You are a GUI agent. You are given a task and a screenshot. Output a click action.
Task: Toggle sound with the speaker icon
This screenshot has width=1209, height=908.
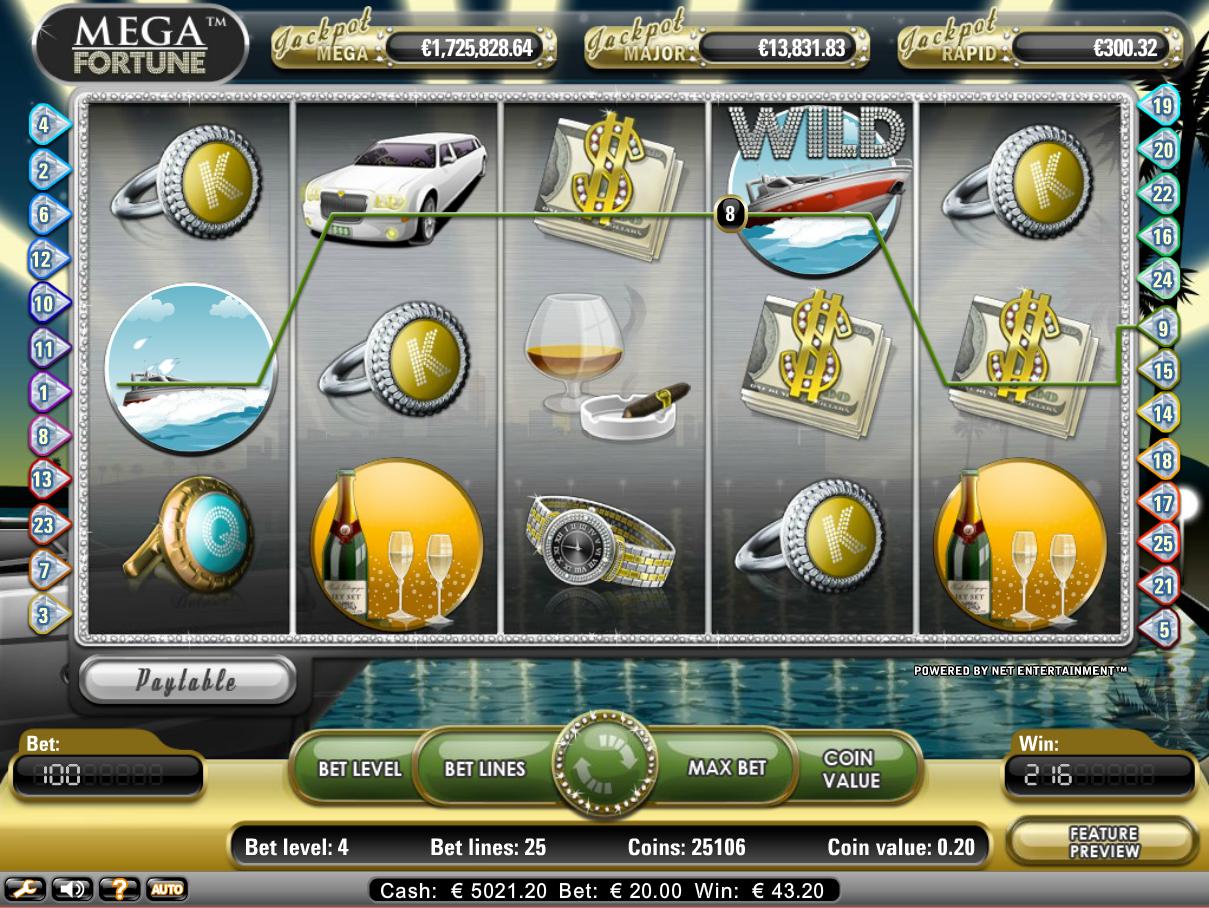point(71,888)
